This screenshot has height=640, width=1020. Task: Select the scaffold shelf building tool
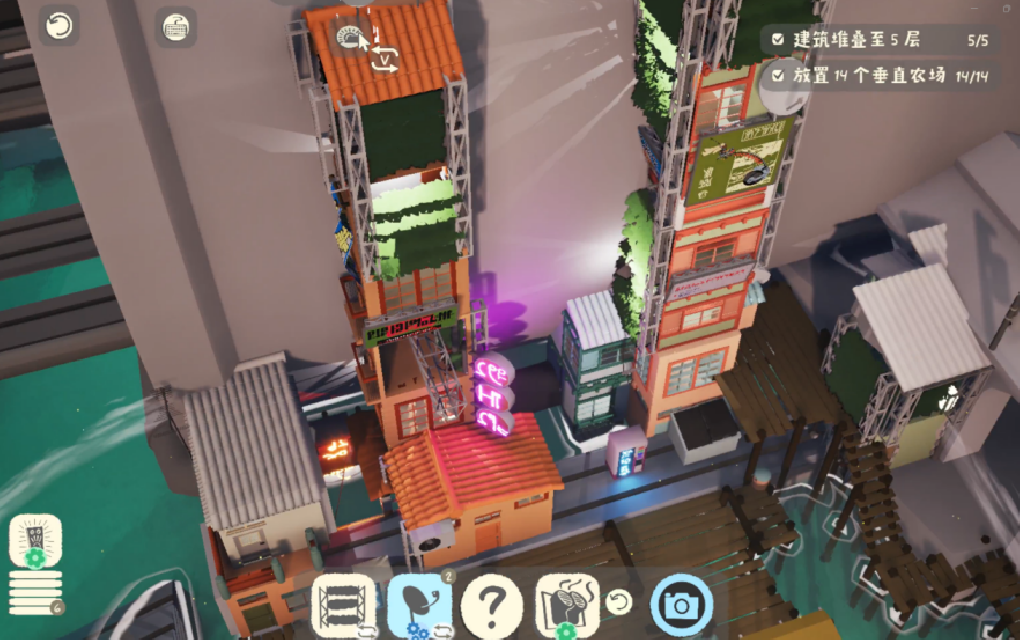343,605
